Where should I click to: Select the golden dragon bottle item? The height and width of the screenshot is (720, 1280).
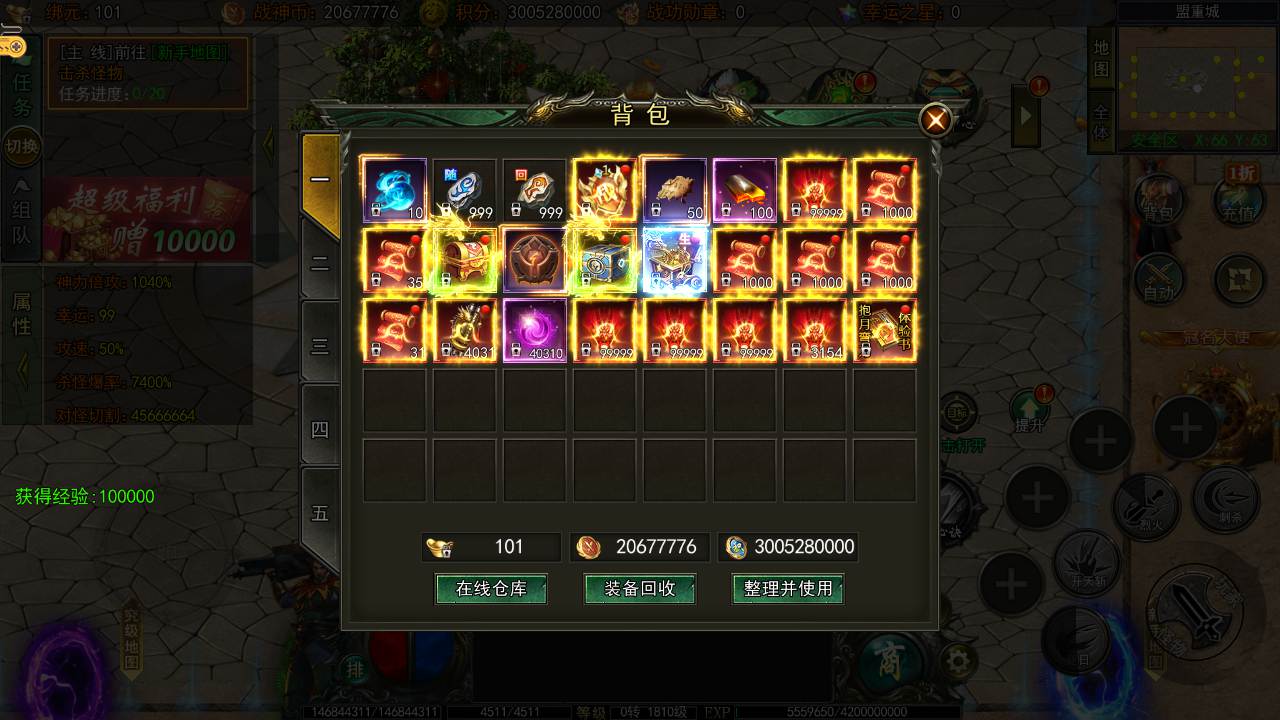[x=465, y=330]
